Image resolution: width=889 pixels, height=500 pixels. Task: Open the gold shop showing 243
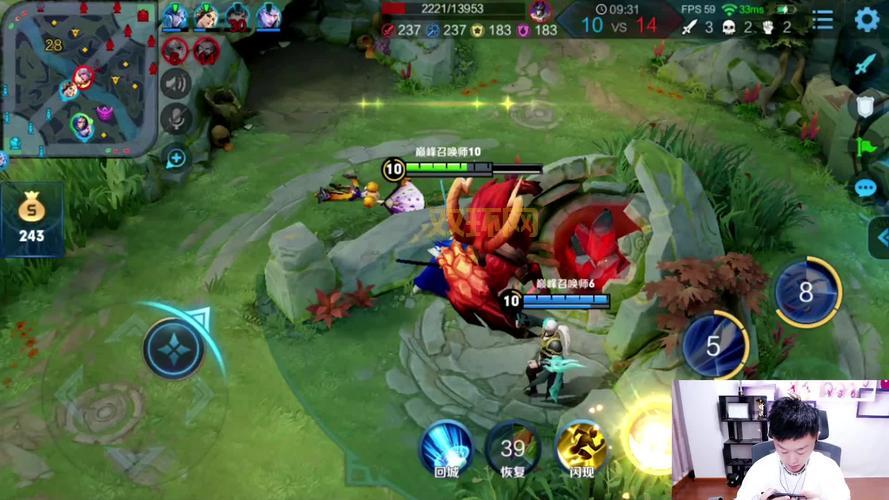tap(31, 219)
